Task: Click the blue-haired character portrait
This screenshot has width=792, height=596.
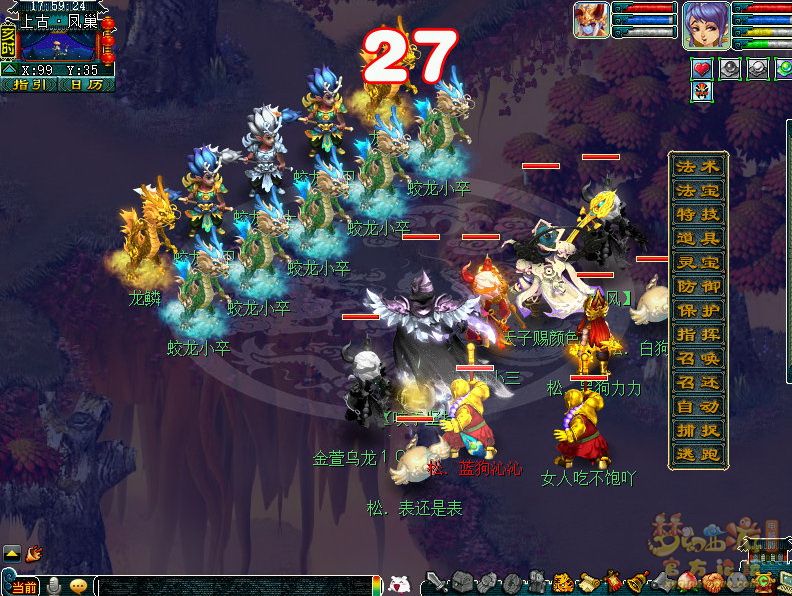Action: (705, 24)
